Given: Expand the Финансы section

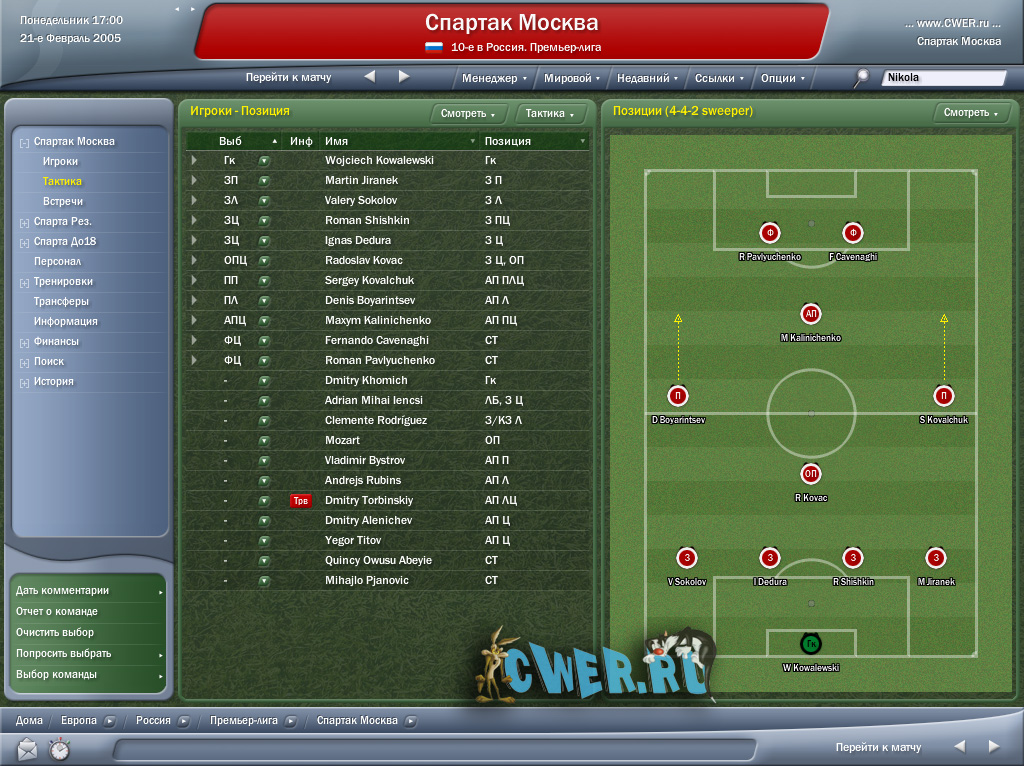Looking at the screenshot, I should [x=56, y=341].
